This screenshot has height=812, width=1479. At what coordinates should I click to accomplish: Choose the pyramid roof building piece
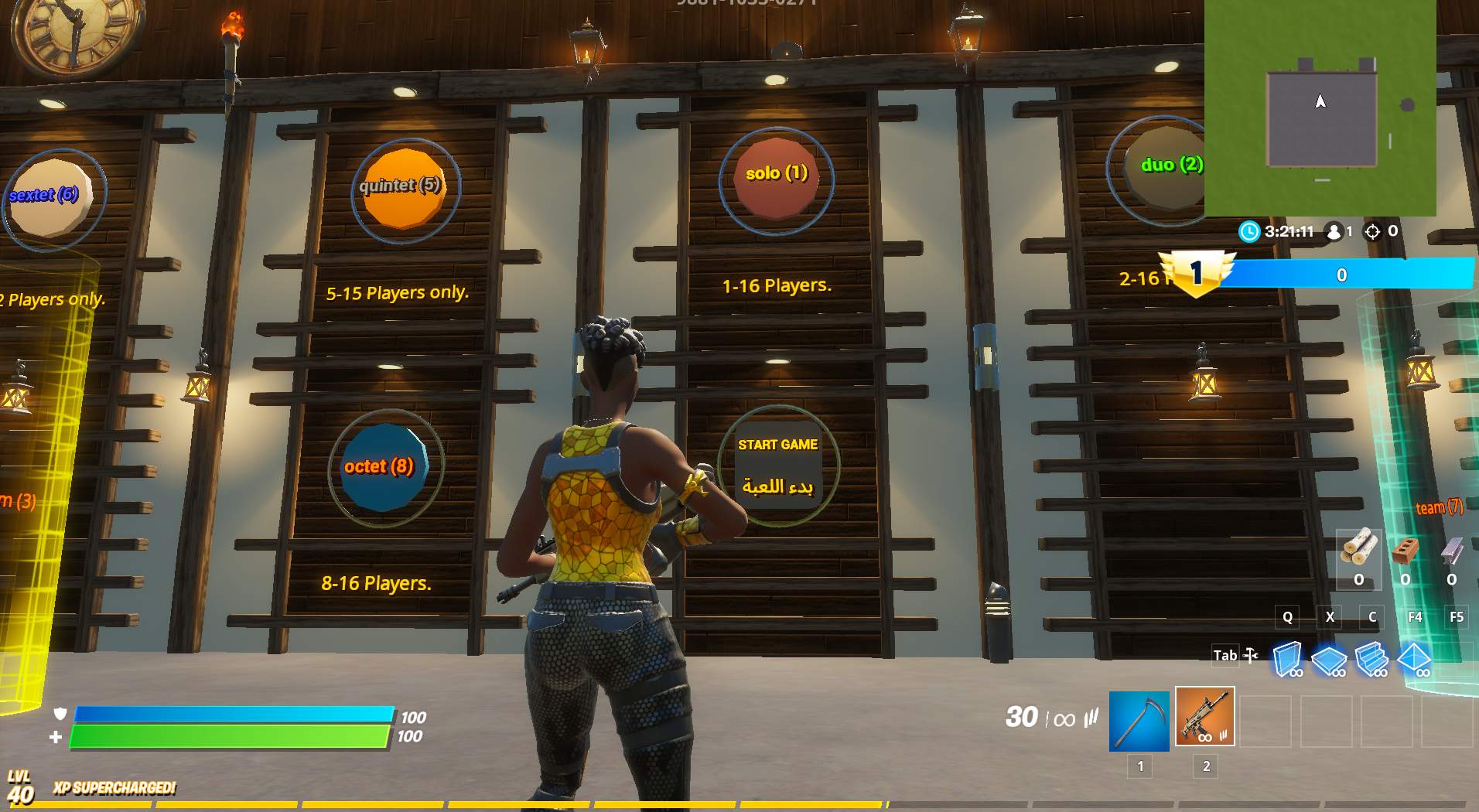click(1414, 659)
